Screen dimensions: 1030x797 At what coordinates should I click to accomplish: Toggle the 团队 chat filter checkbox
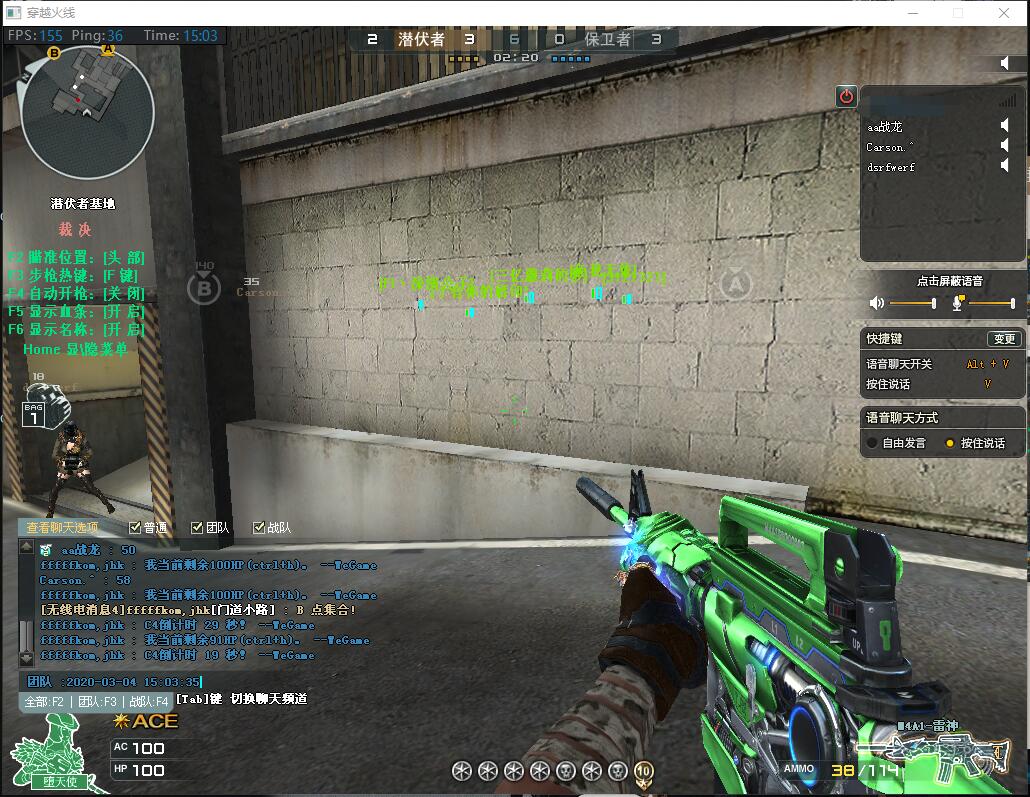click(197, 528)
